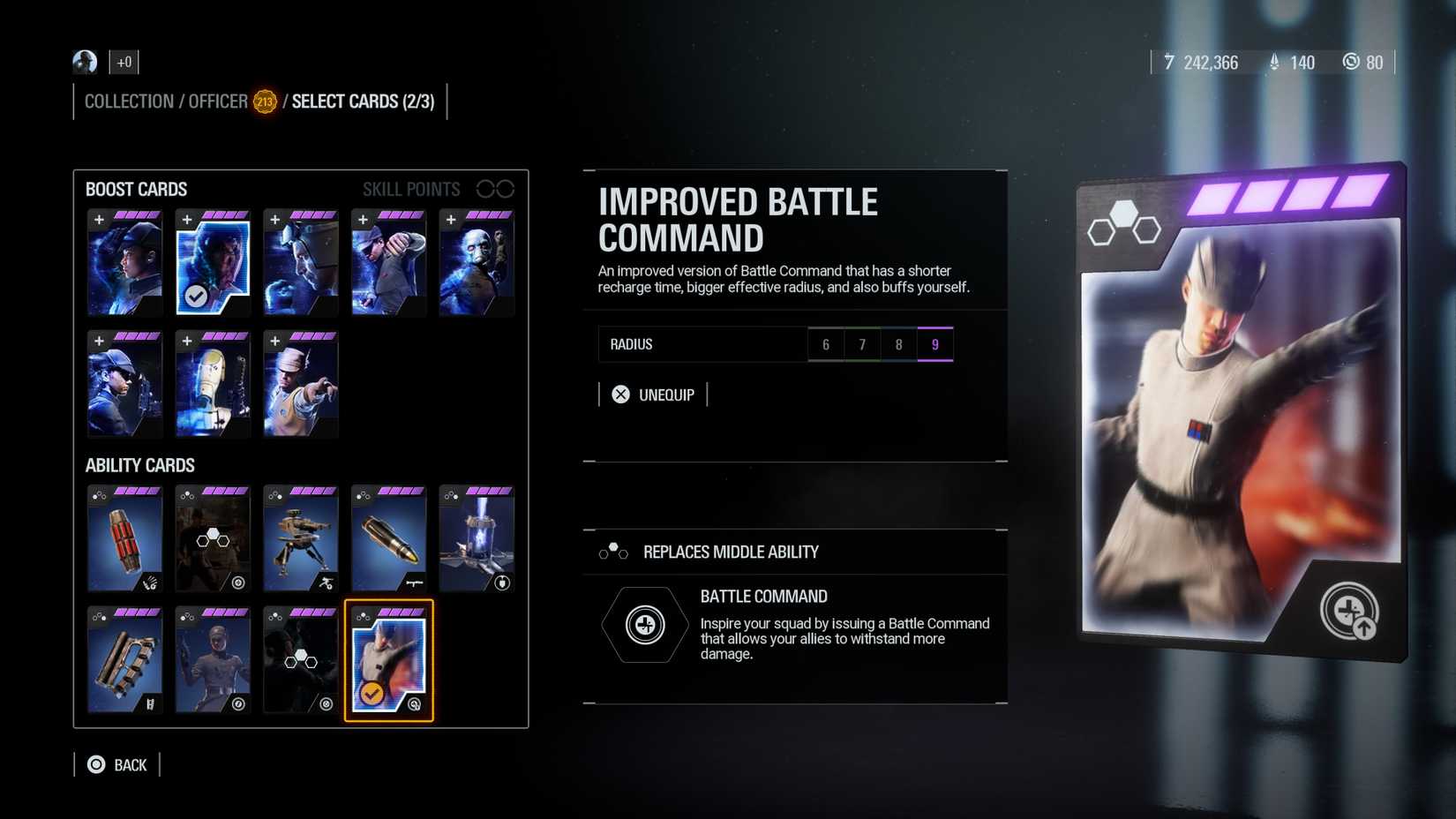Click the Officer level 213 badge

(x=264, y=101)
